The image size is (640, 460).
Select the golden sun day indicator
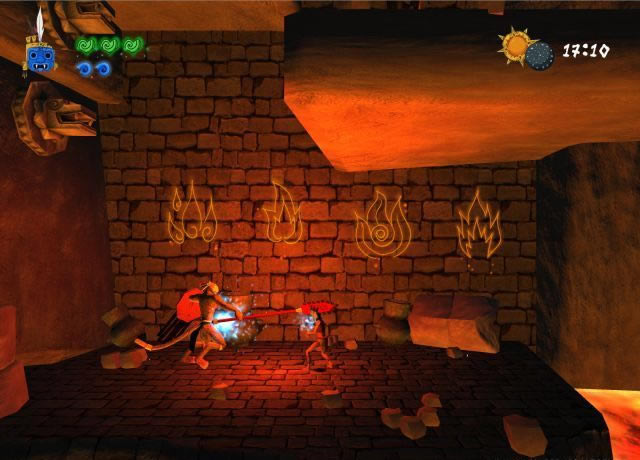(519, 44)
